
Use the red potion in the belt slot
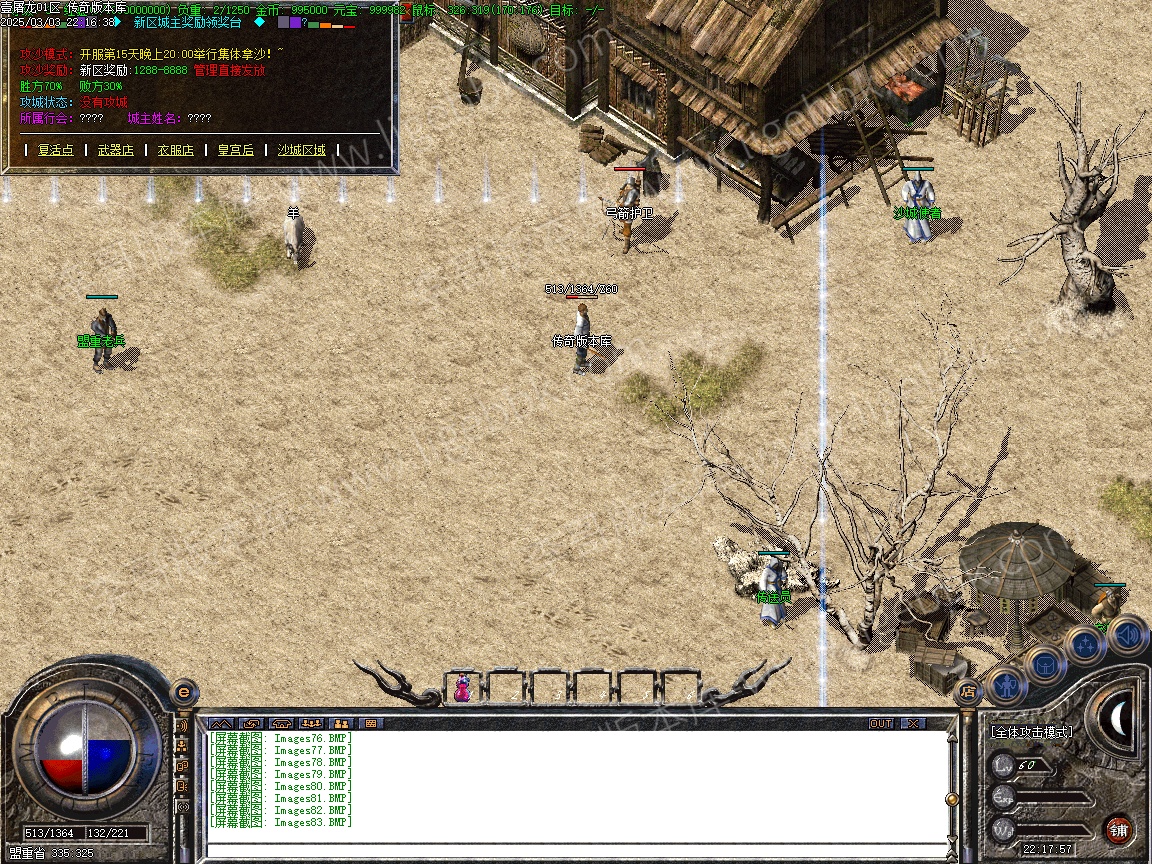pyautogui.click(x=462, y=688)
